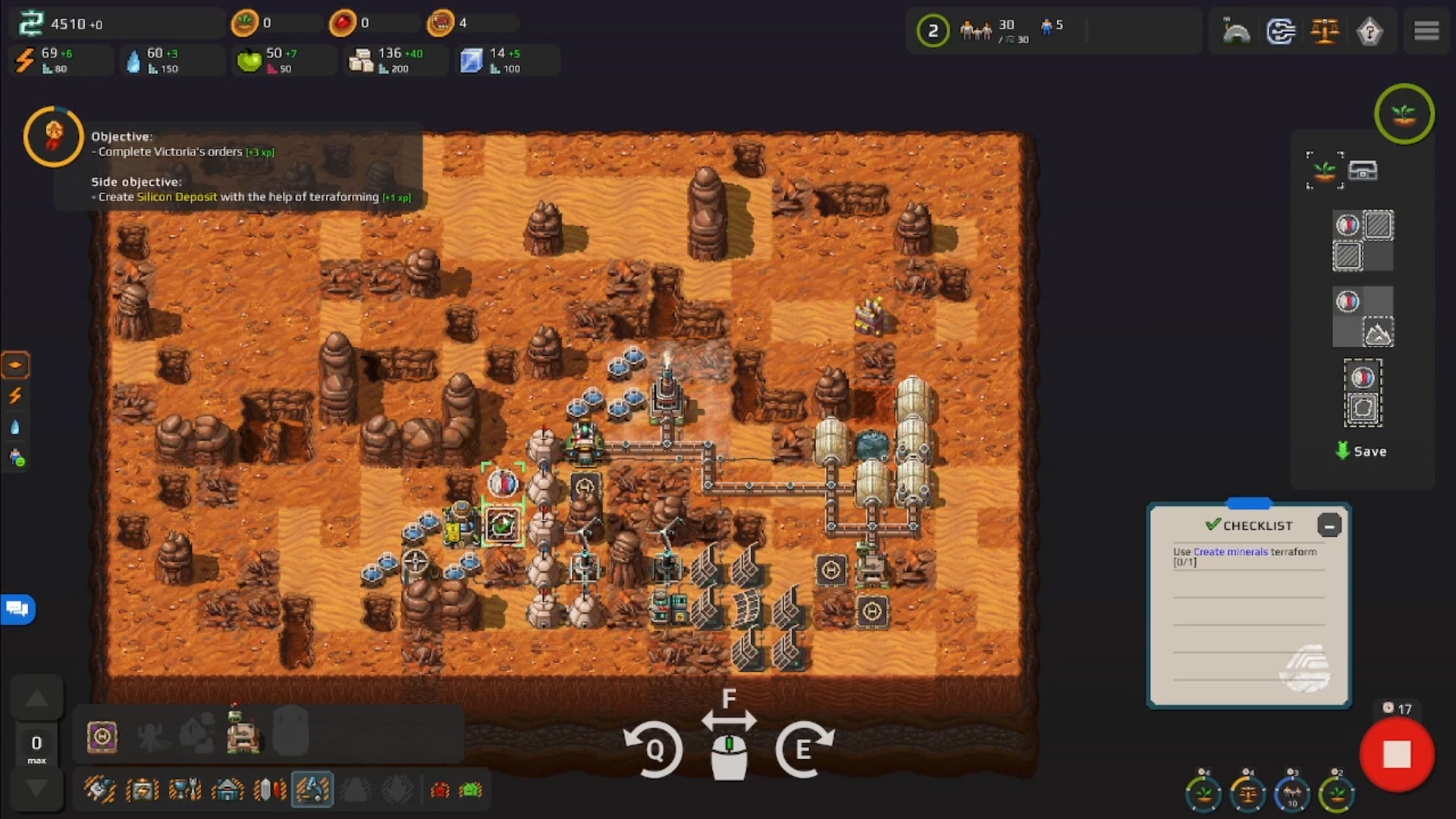The width and height of the screenshot is (1456, 819).
Task: Open the balance scales icon in top bar
Action: (x=1325, y=31)
